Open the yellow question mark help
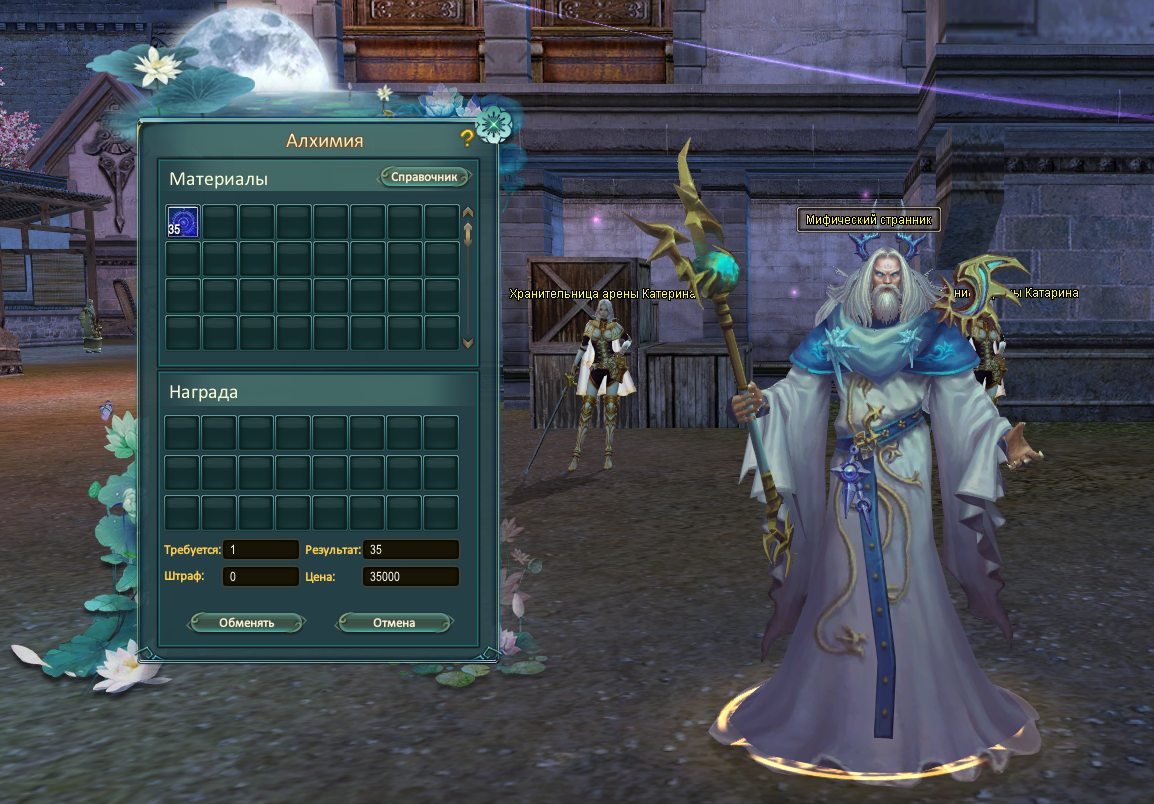 (x=467, y=139)
